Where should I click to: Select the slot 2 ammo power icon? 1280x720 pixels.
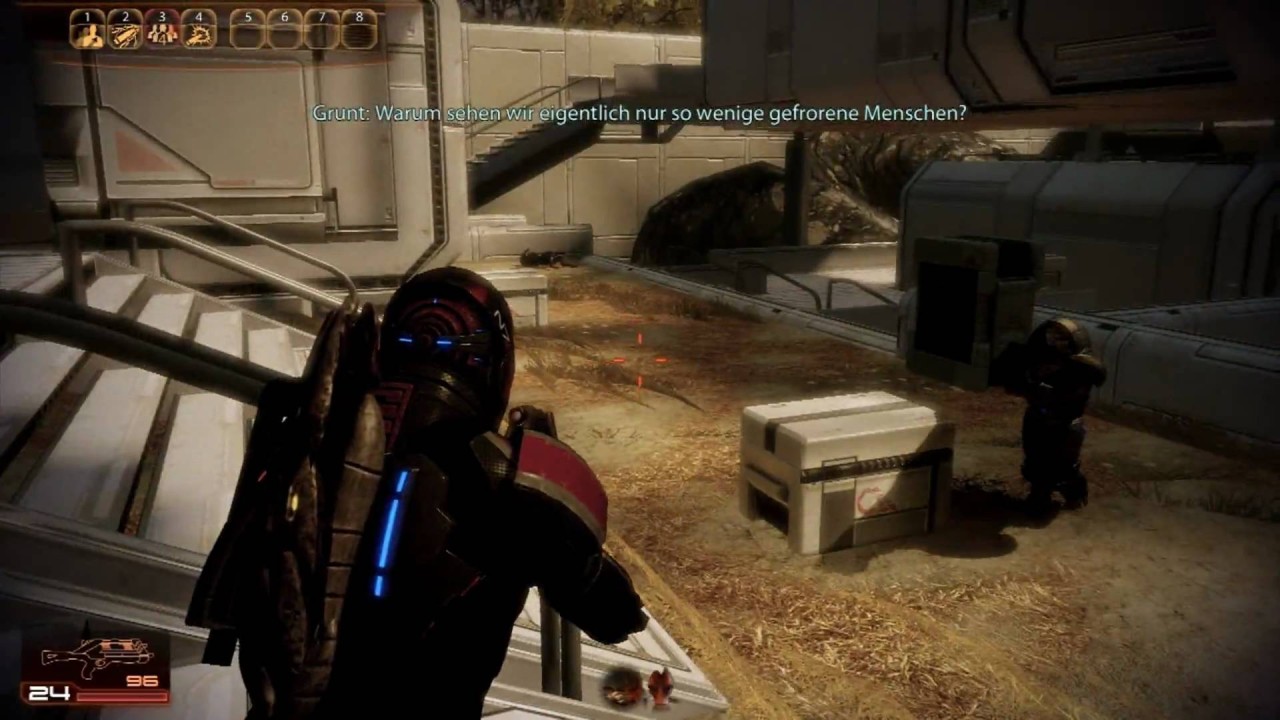pos(125,33)
